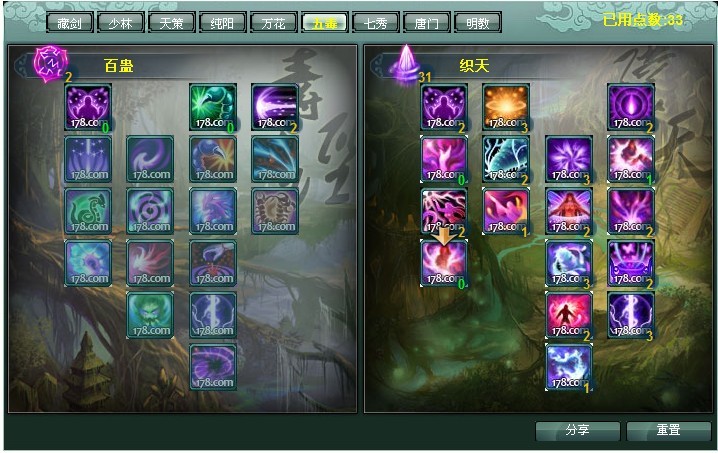Select the 少林 school tab
Viewport: 718px width, 453px height.
(x=120, y=22)
